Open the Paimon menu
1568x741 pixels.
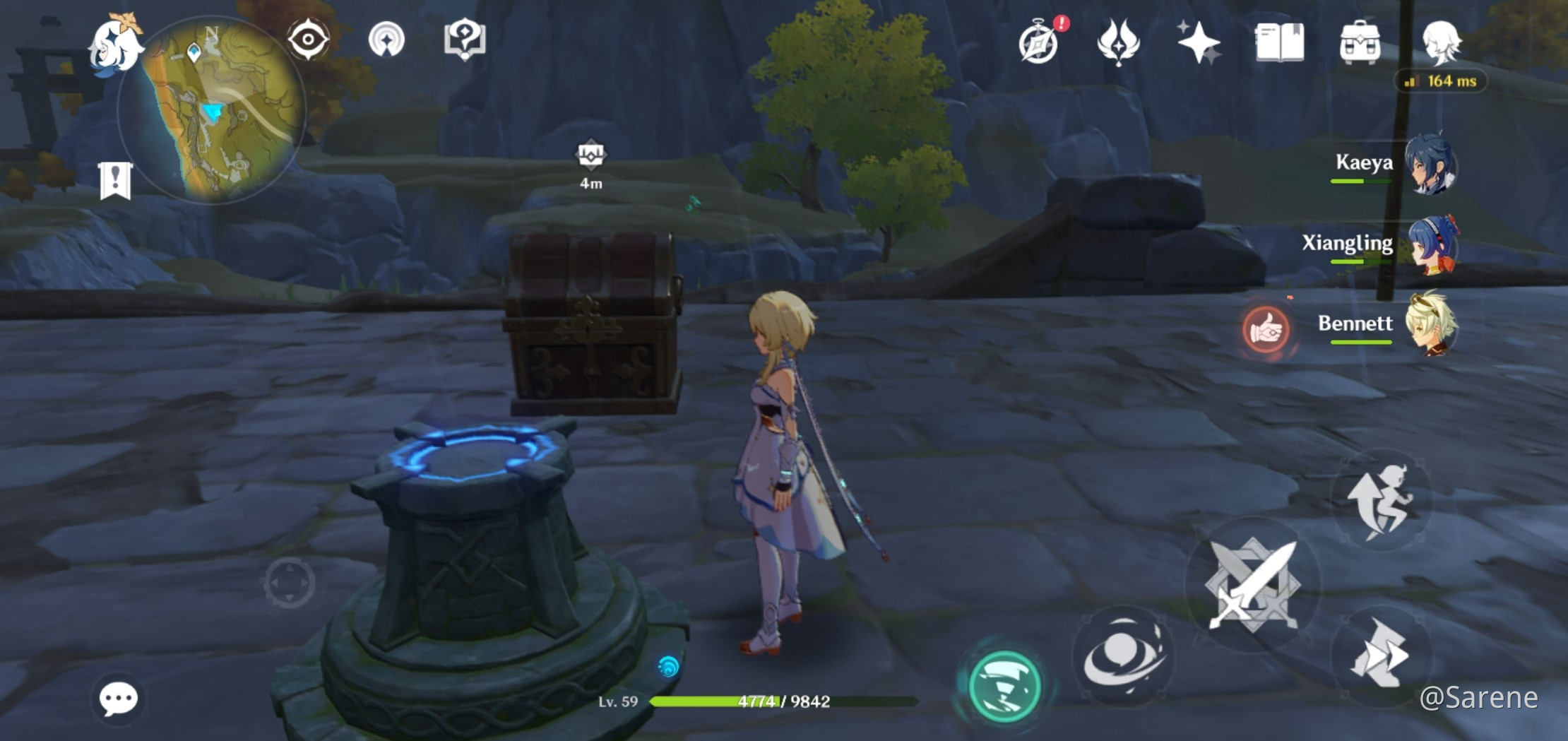pos(118,44)
